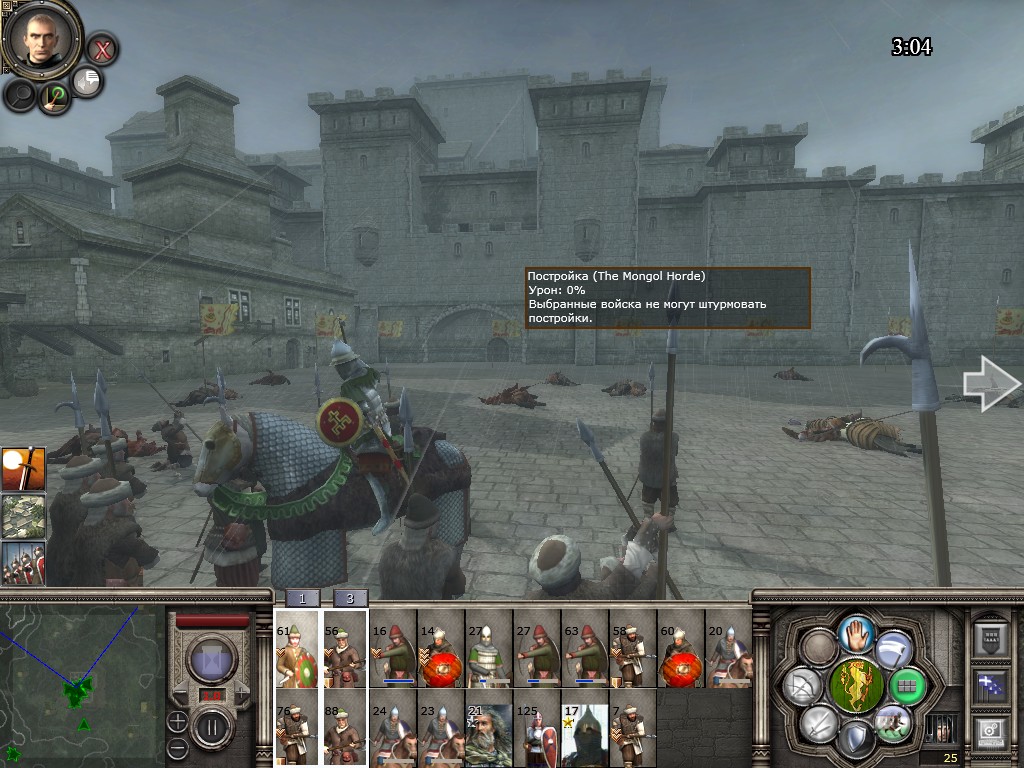Click the magnifying glass button under advisor
The height and width of the screenshot is (768, 1024).
coord(20,95)
